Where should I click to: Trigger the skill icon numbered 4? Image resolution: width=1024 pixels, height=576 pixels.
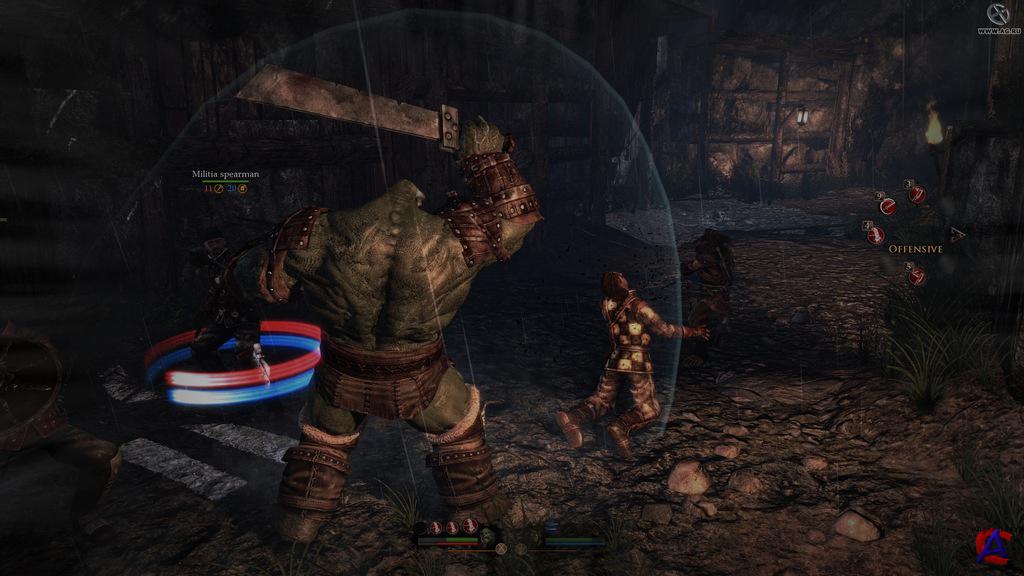tap(876, 235)
